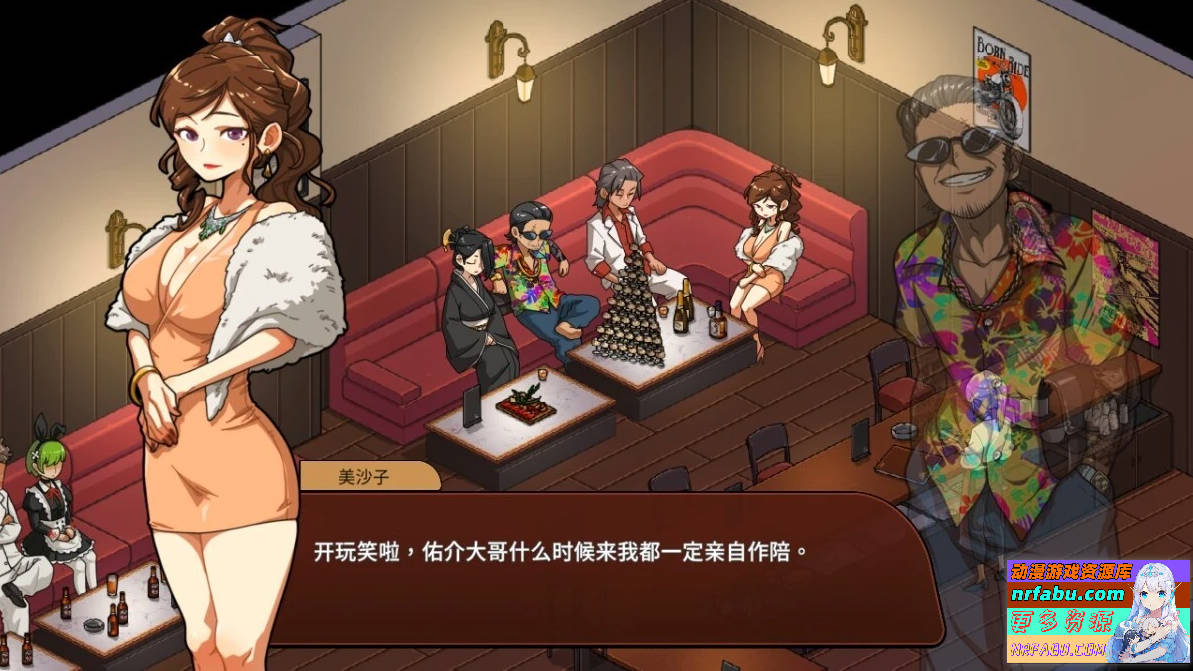Open the nrfabu.com watermark banner
The height and width of the screenshot is (671, 1193).
[x=1097, y=612]
